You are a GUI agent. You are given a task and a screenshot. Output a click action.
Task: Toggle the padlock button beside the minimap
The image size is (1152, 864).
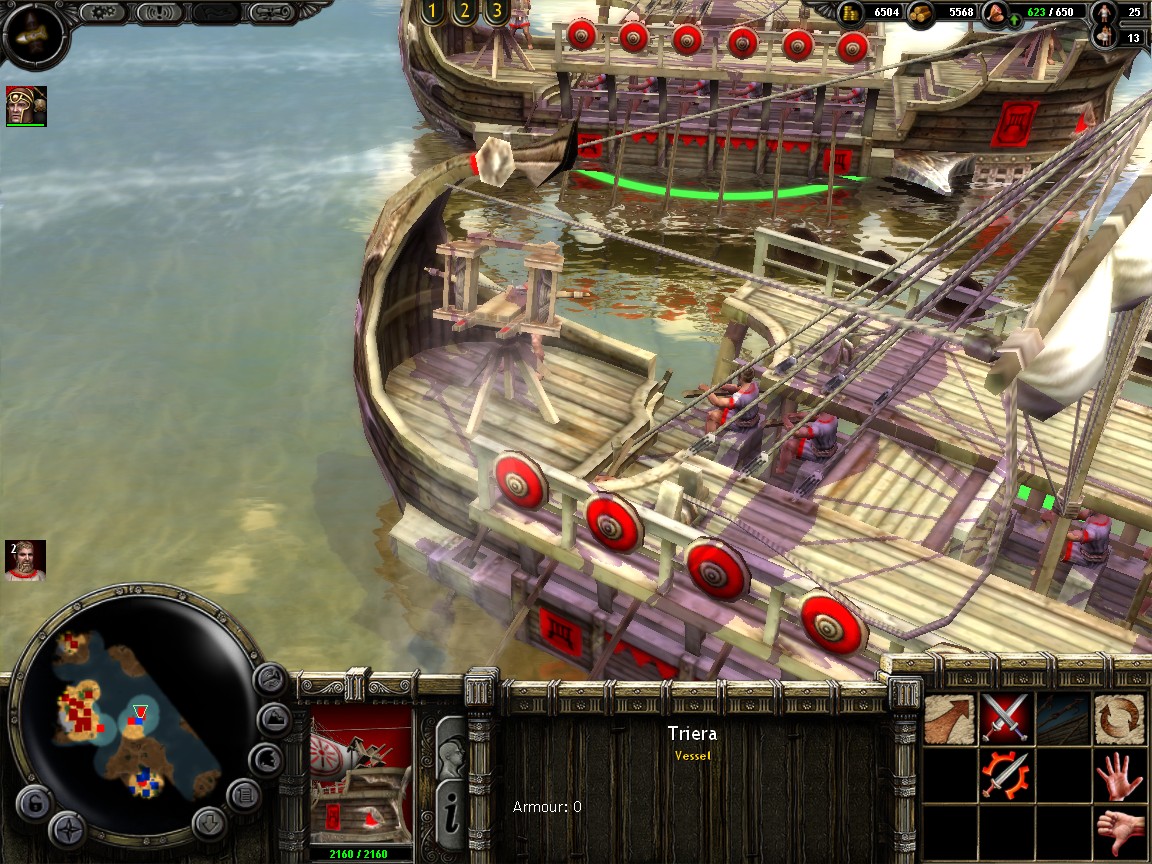(x=35, y=804)
